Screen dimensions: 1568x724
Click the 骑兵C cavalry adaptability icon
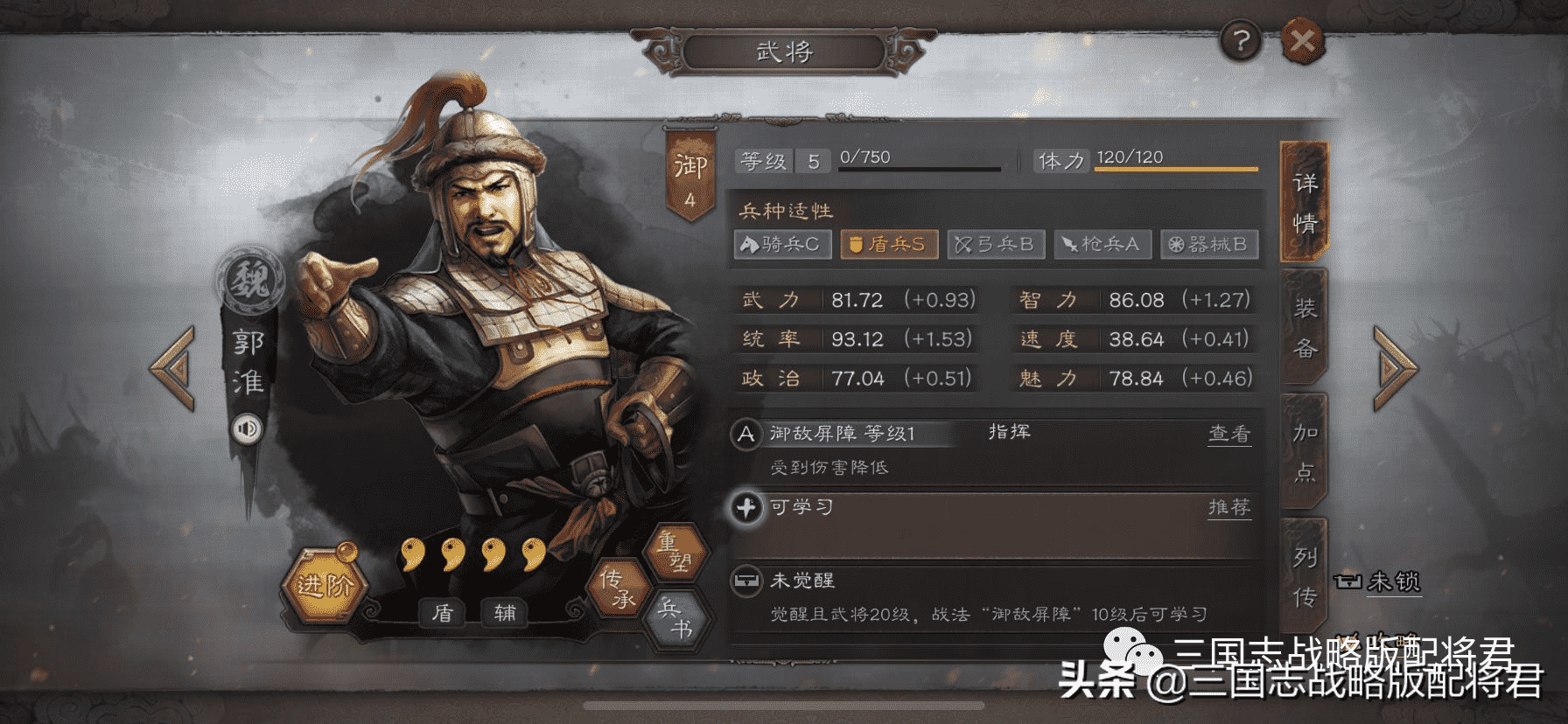781,245
